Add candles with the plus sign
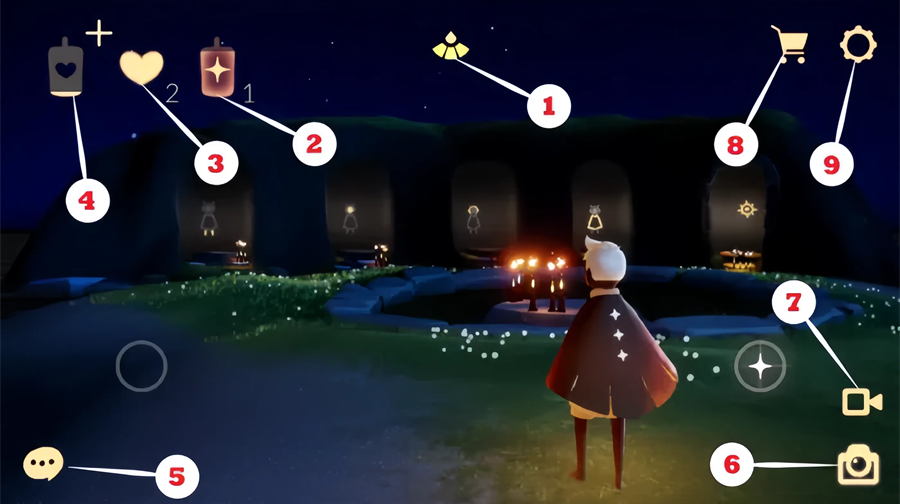Viewport: 900px width, 504px height. pos(99,33)
